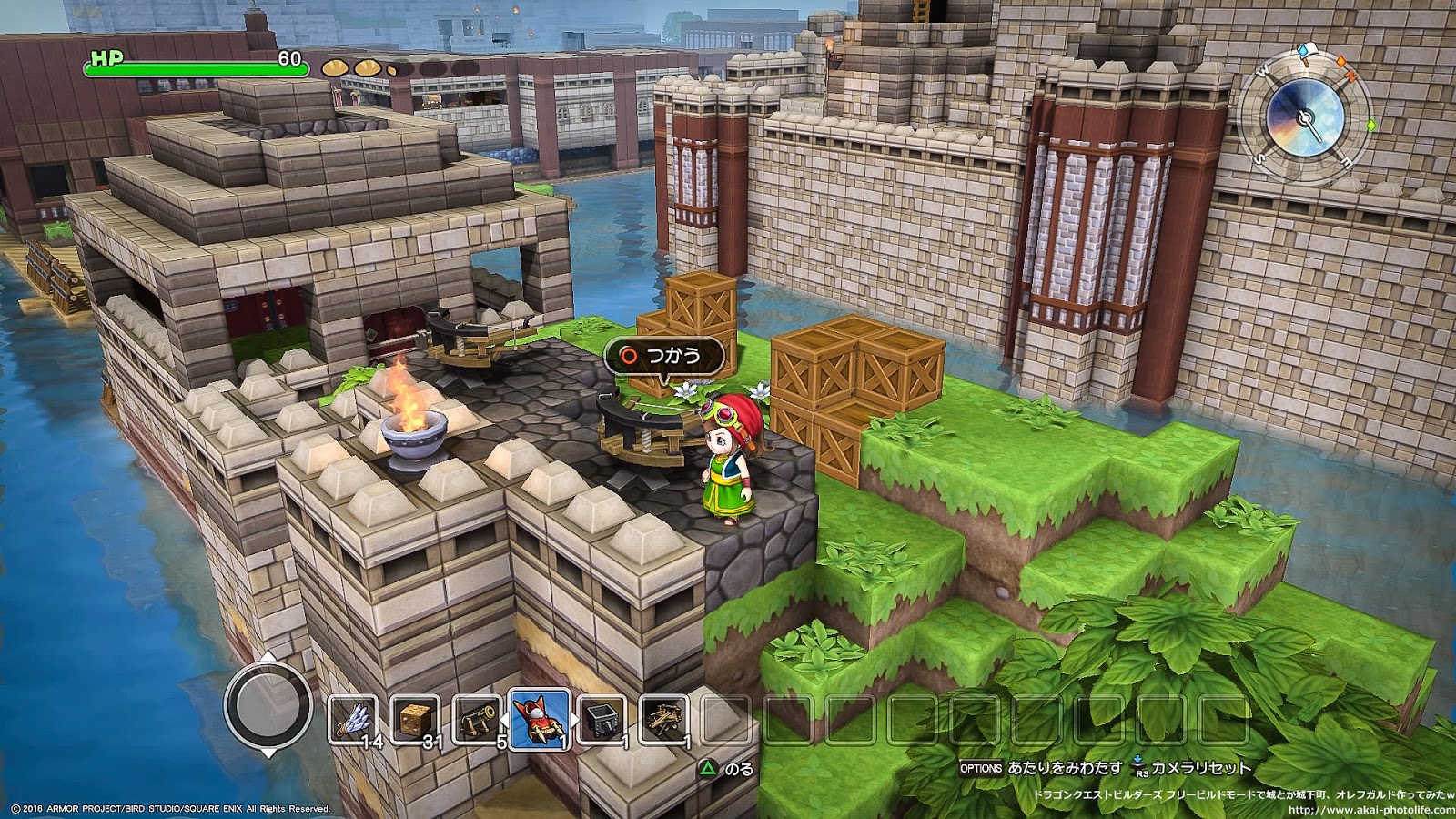Choose the wooden ballista hotbar slot

(x=663, y=720)
